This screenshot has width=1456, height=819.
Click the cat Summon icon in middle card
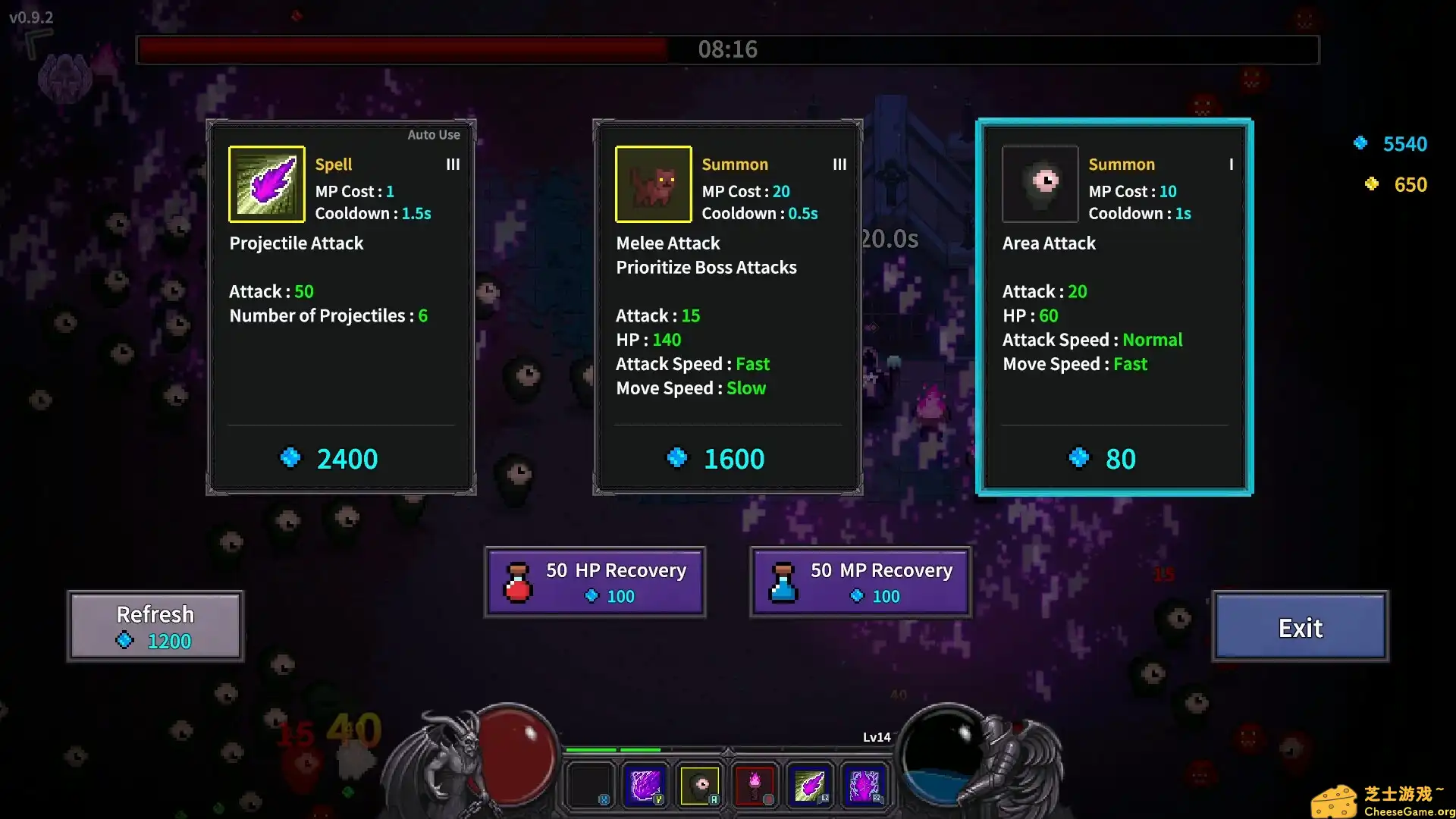pos(653,184)
